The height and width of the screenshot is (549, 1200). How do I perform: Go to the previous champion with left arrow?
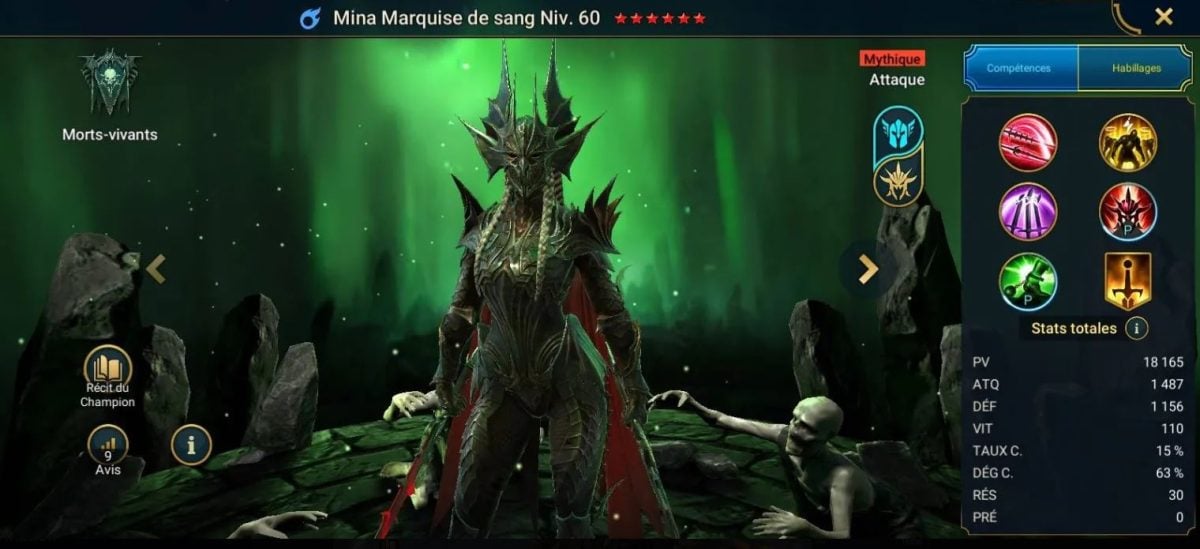(x=156, y=268)
